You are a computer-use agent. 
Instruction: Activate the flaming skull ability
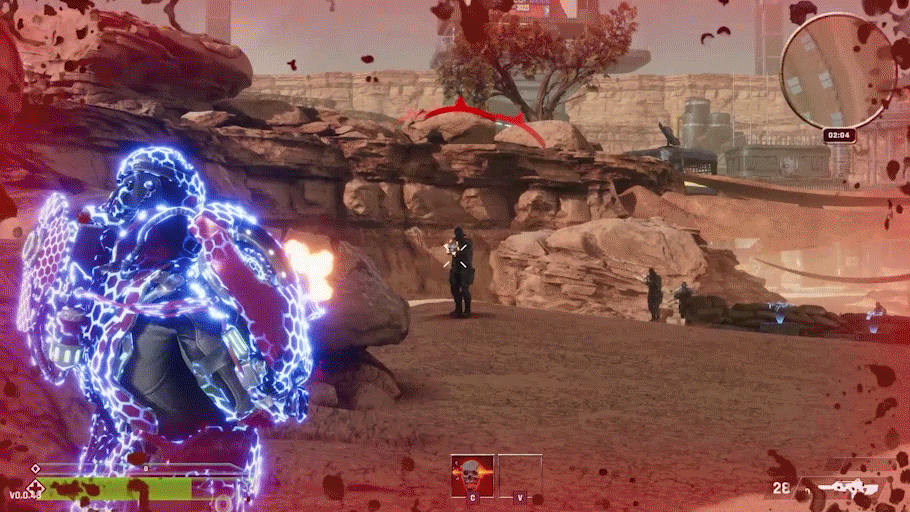click(x=472, y=474)
